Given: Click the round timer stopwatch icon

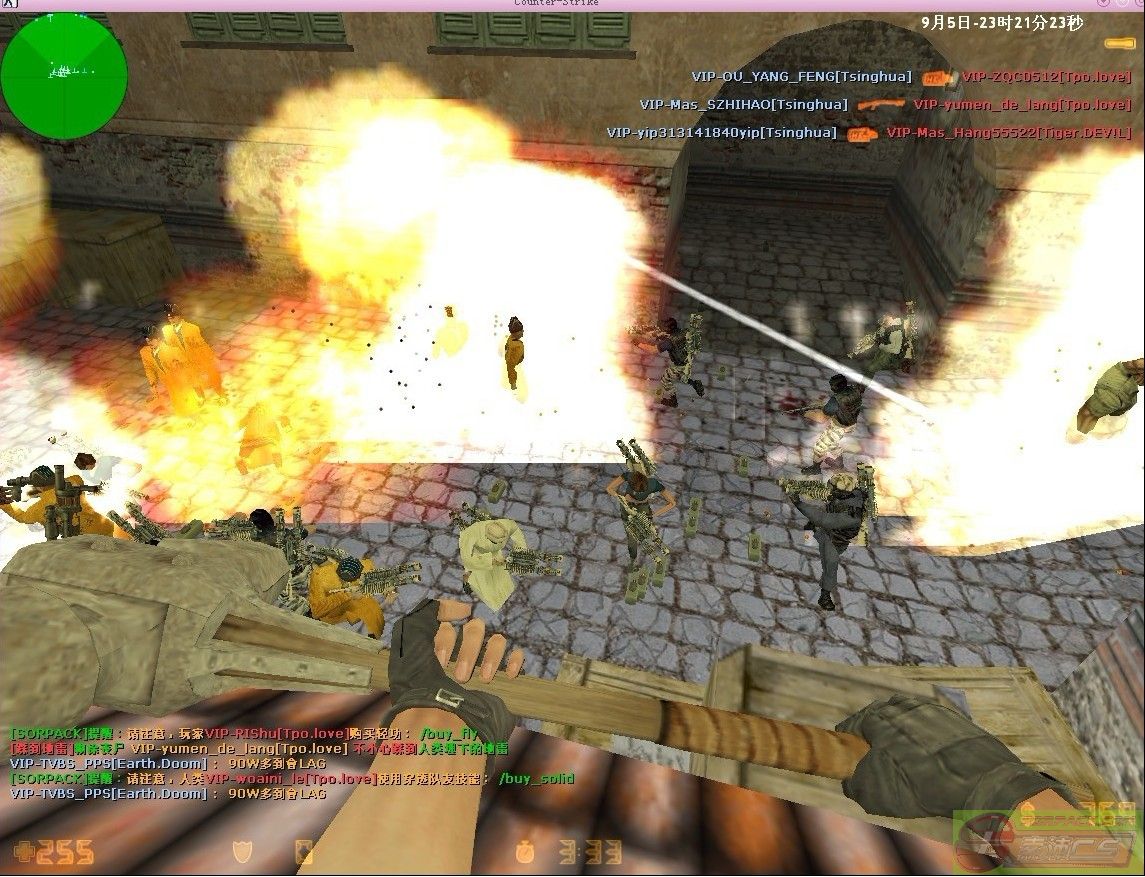Looking at the screenshot, I should 525,852.
